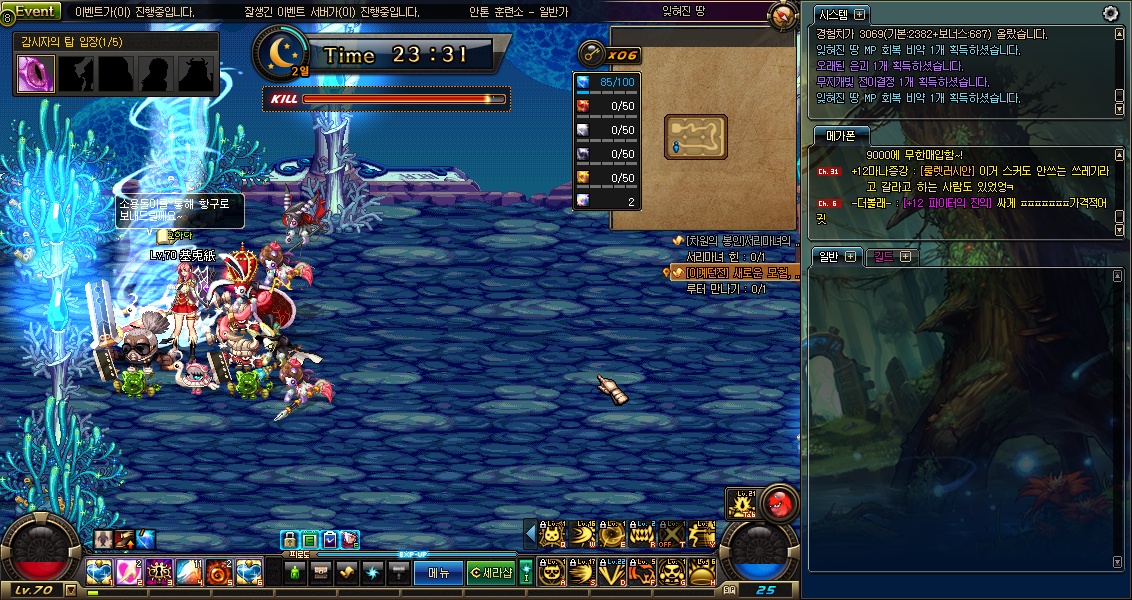The image size is (1132, 600).
Task: Expand the skill bar with the left arrow
Action: [x=530, y=536]
